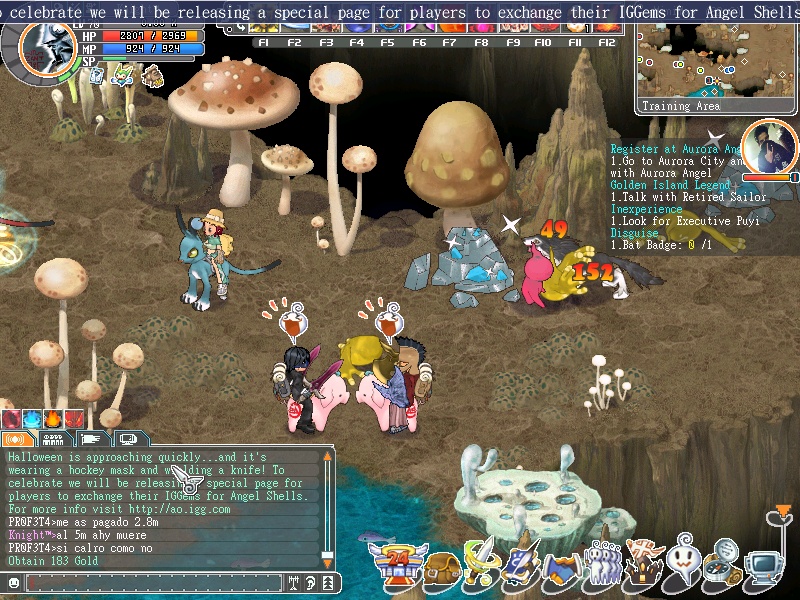Open the sword and ring skills icon
The image size is (800, 600).
pyautogui.click(x=482, y=563)
